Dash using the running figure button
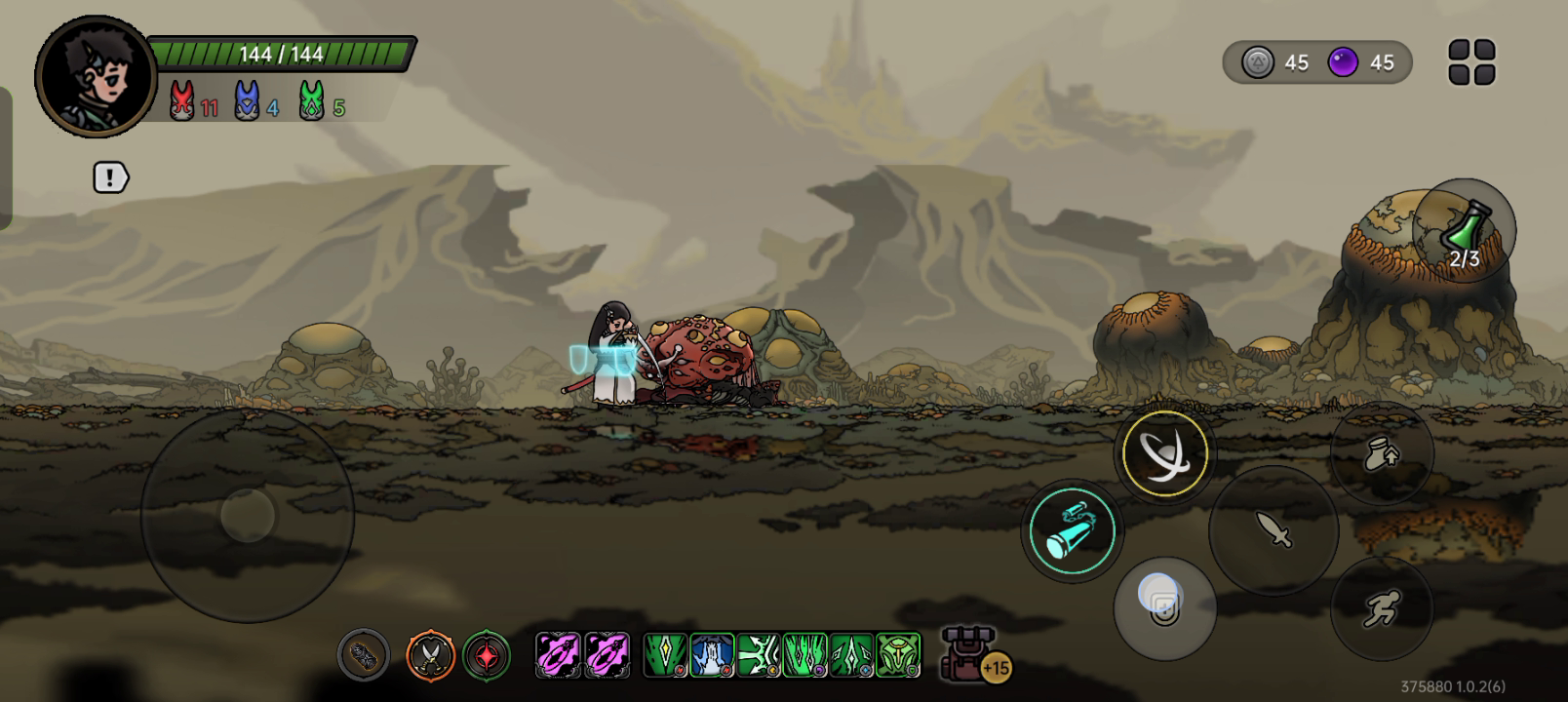 [1381, 608]
